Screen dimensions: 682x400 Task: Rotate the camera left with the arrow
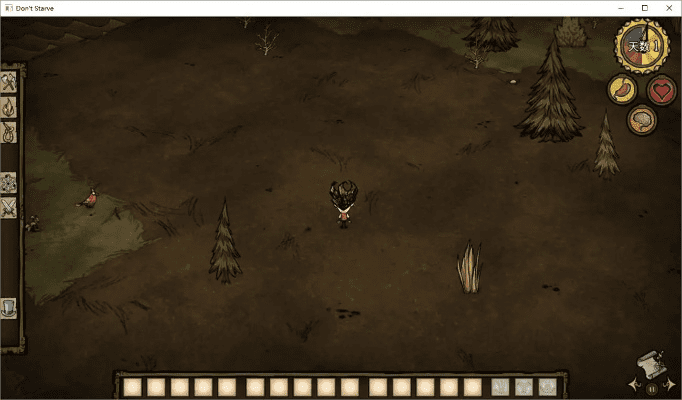tap(633, 384)
